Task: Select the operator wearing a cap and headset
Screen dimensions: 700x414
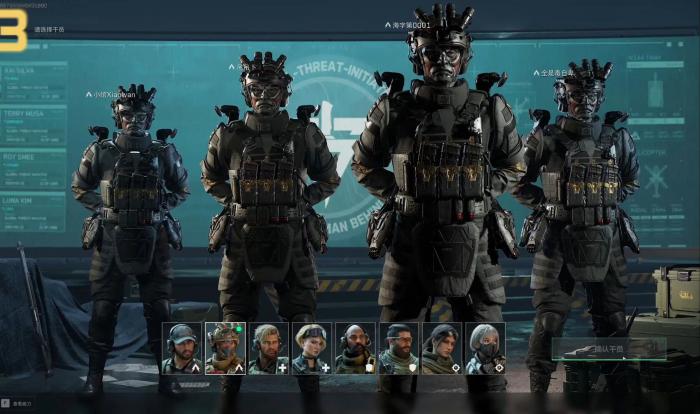Action: click(x=182, y=347)
